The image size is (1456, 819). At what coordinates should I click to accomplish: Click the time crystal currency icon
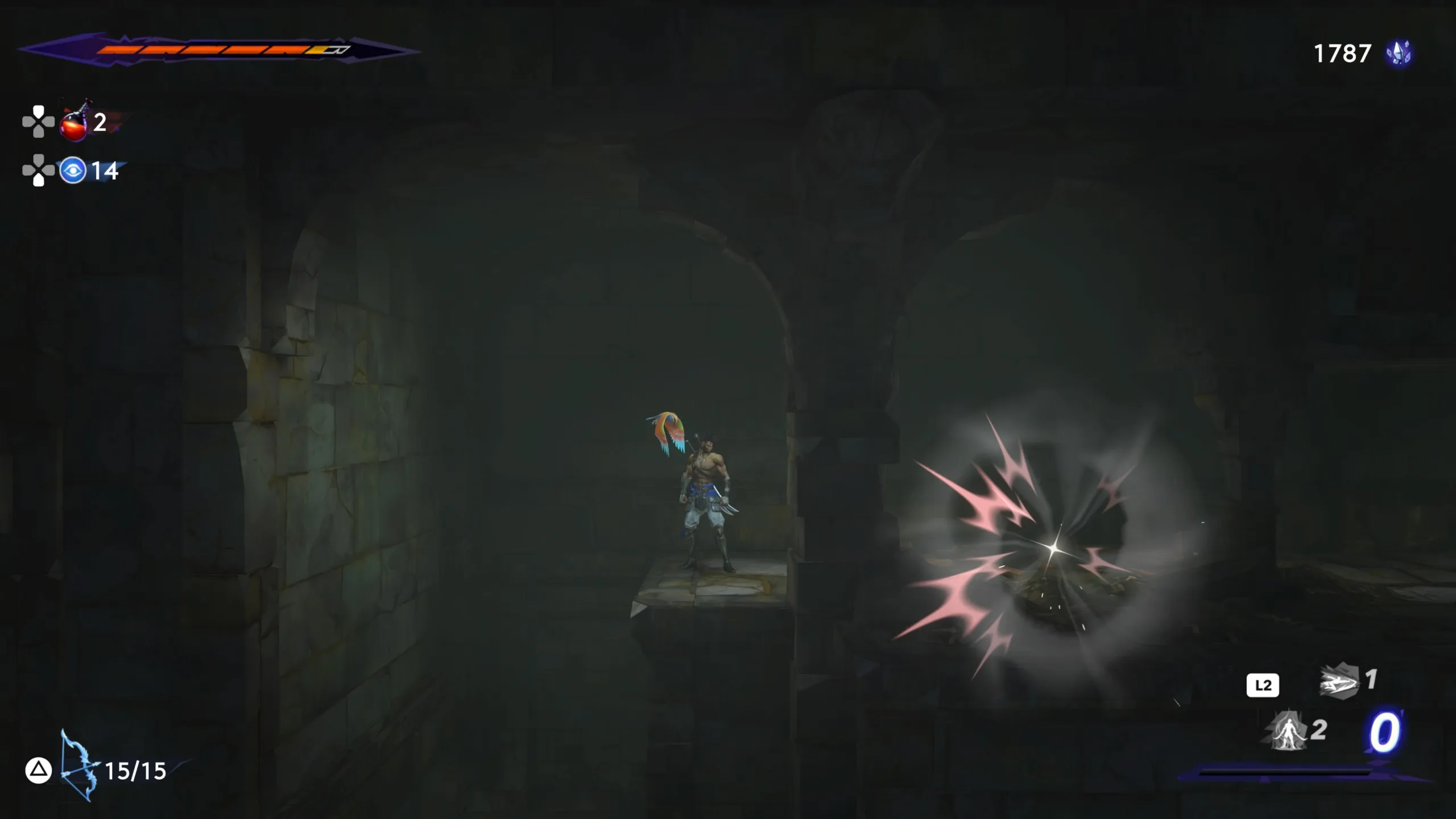coord(1399,53)
